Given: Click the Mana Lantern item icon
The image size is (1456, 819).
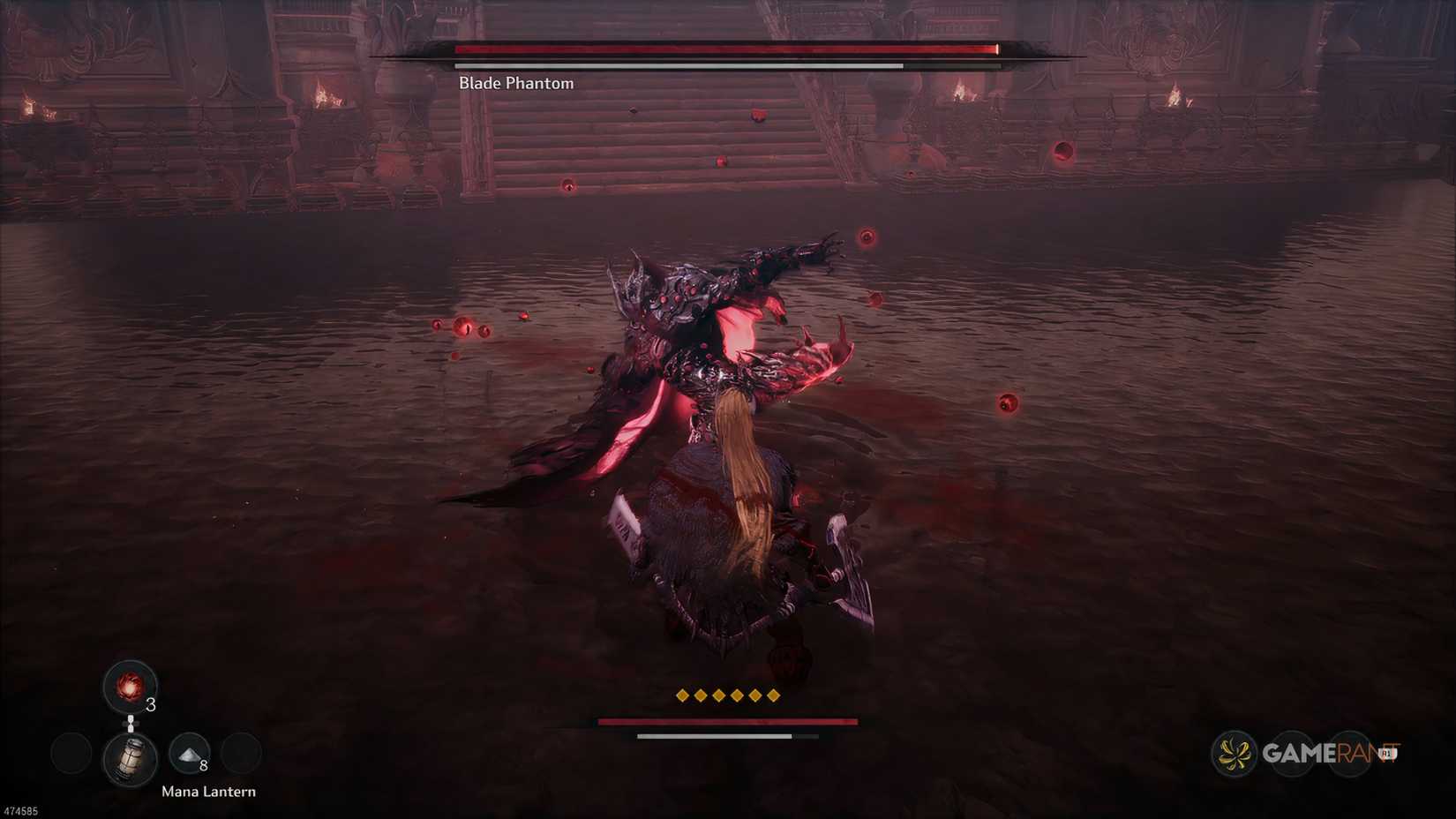Looking at the screenshot, I should click(x=131, y=756).
